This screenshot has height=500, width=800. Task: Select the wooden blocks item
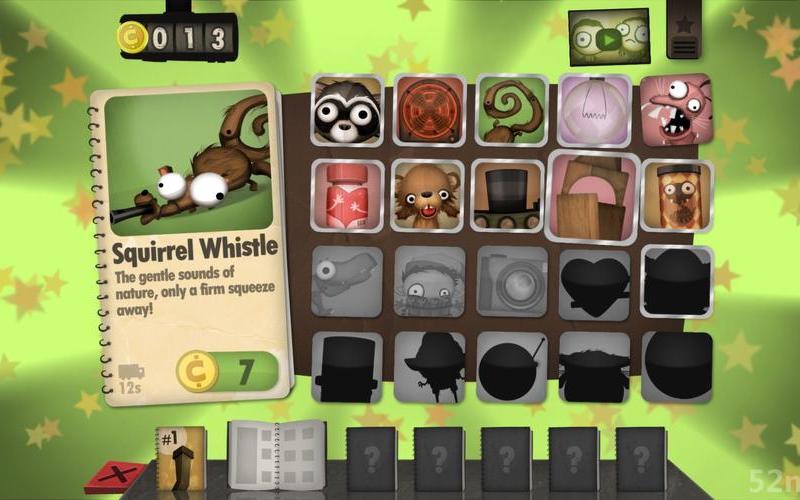point(594,197)
